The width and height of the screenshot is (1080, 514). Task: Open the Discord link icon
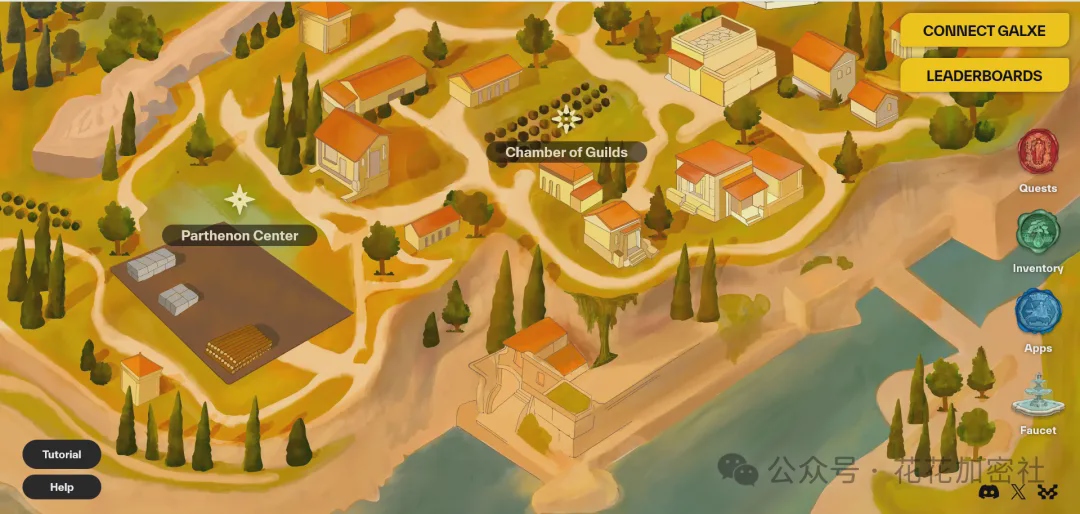[987, 491]
